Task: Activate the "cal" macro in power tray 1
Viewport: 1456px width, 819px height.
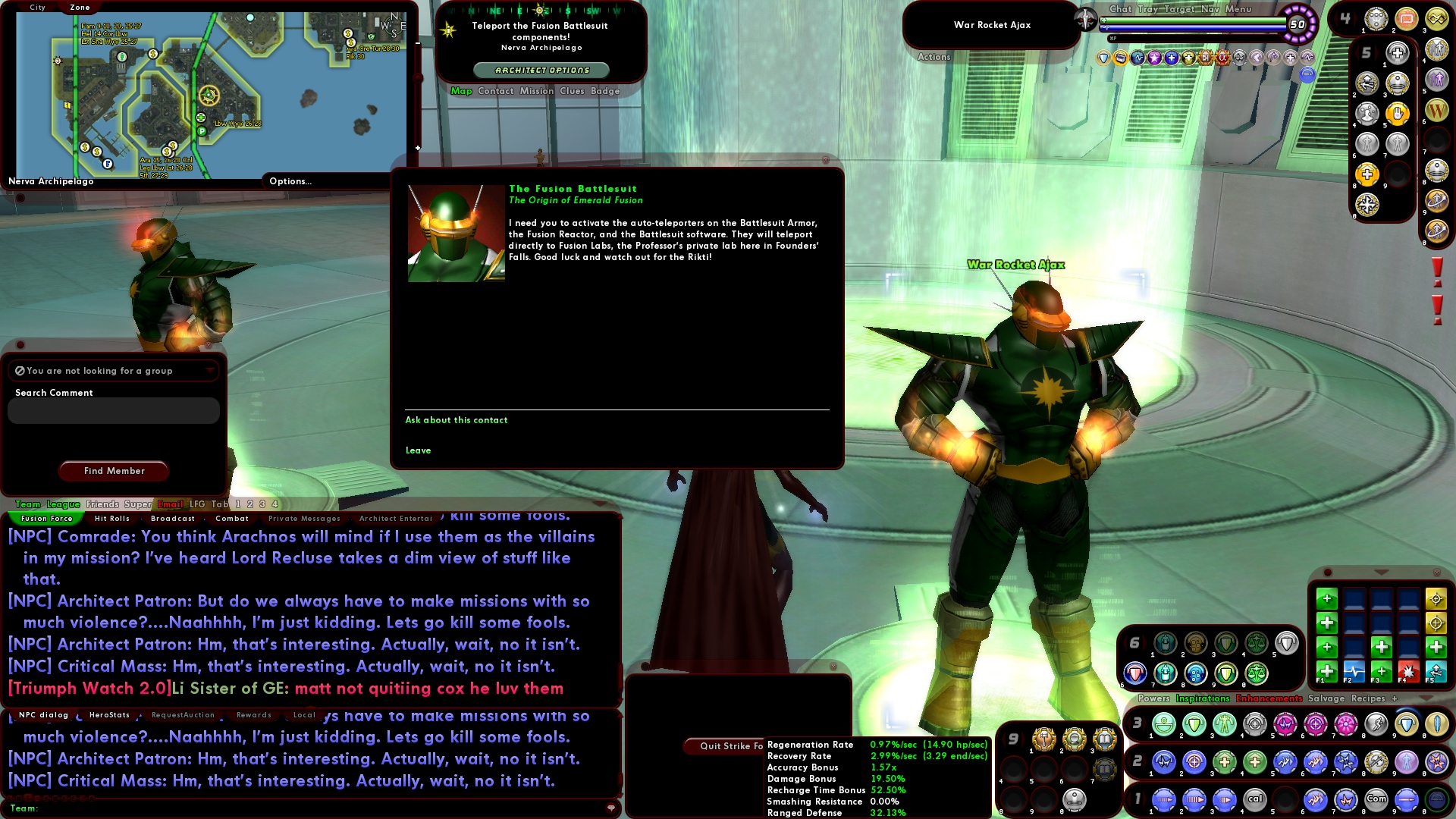Action: [1254, 799]
